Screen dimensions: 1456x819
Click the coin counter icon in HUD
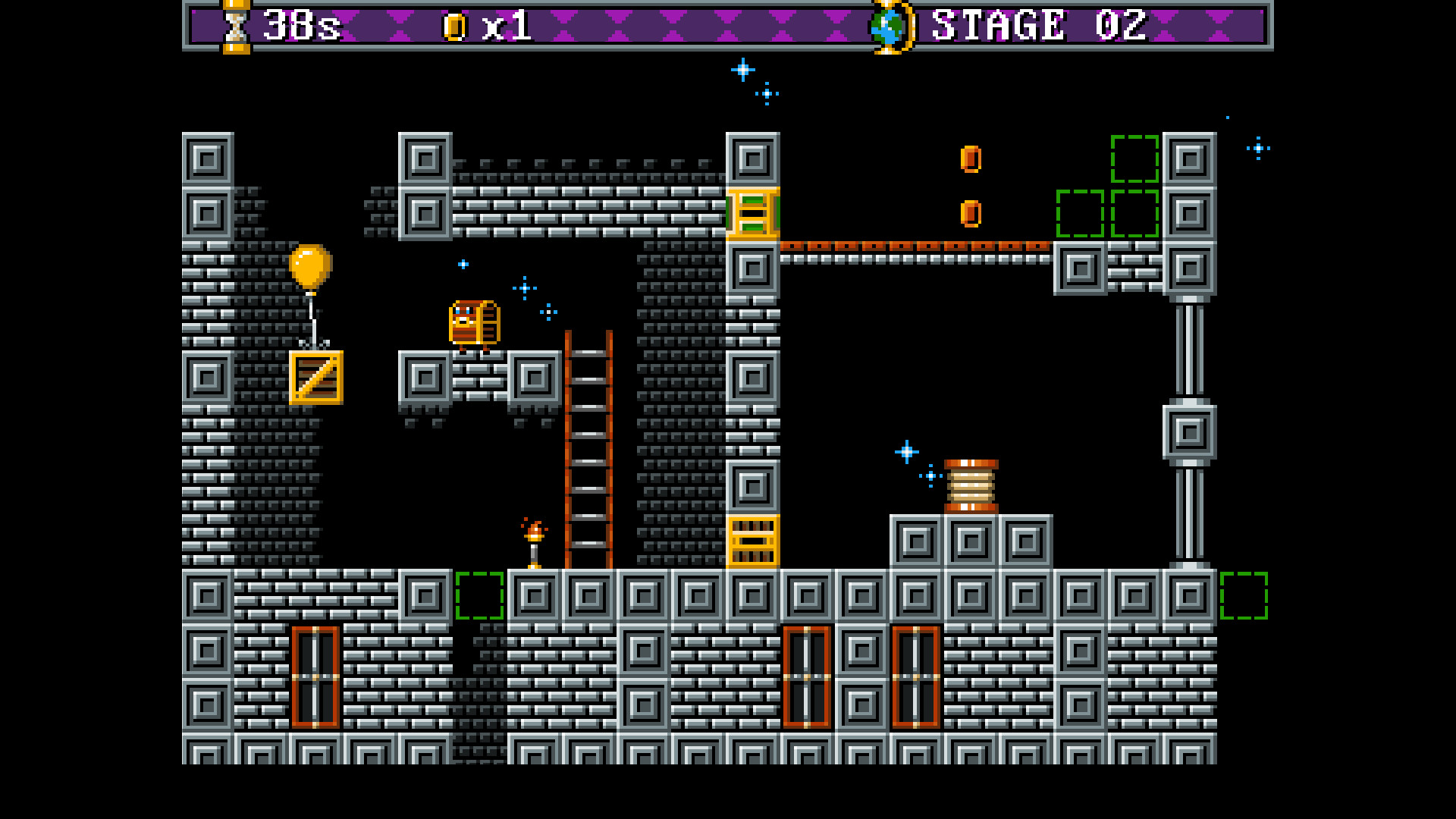pyautogui.click(x=455, y=26)
